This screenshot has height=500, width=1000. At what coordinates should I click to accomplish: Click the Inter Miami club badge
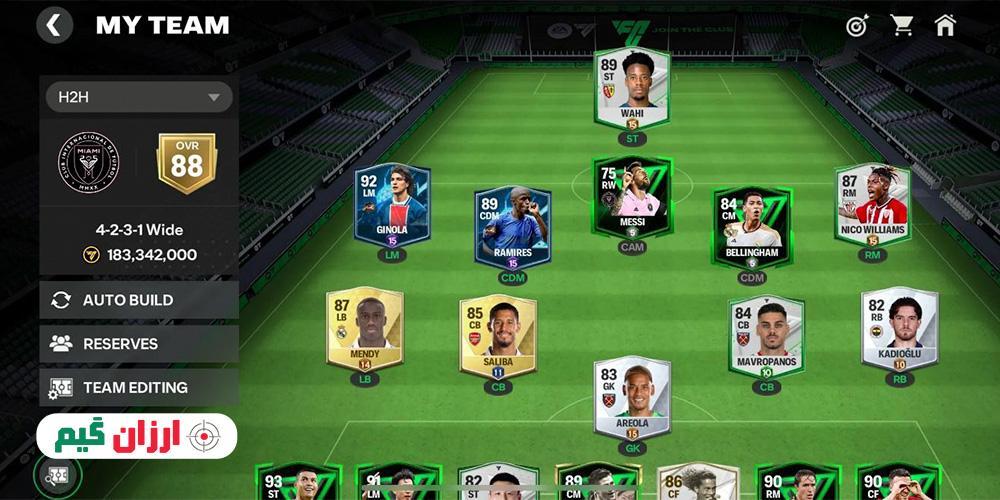pos(88,164)
